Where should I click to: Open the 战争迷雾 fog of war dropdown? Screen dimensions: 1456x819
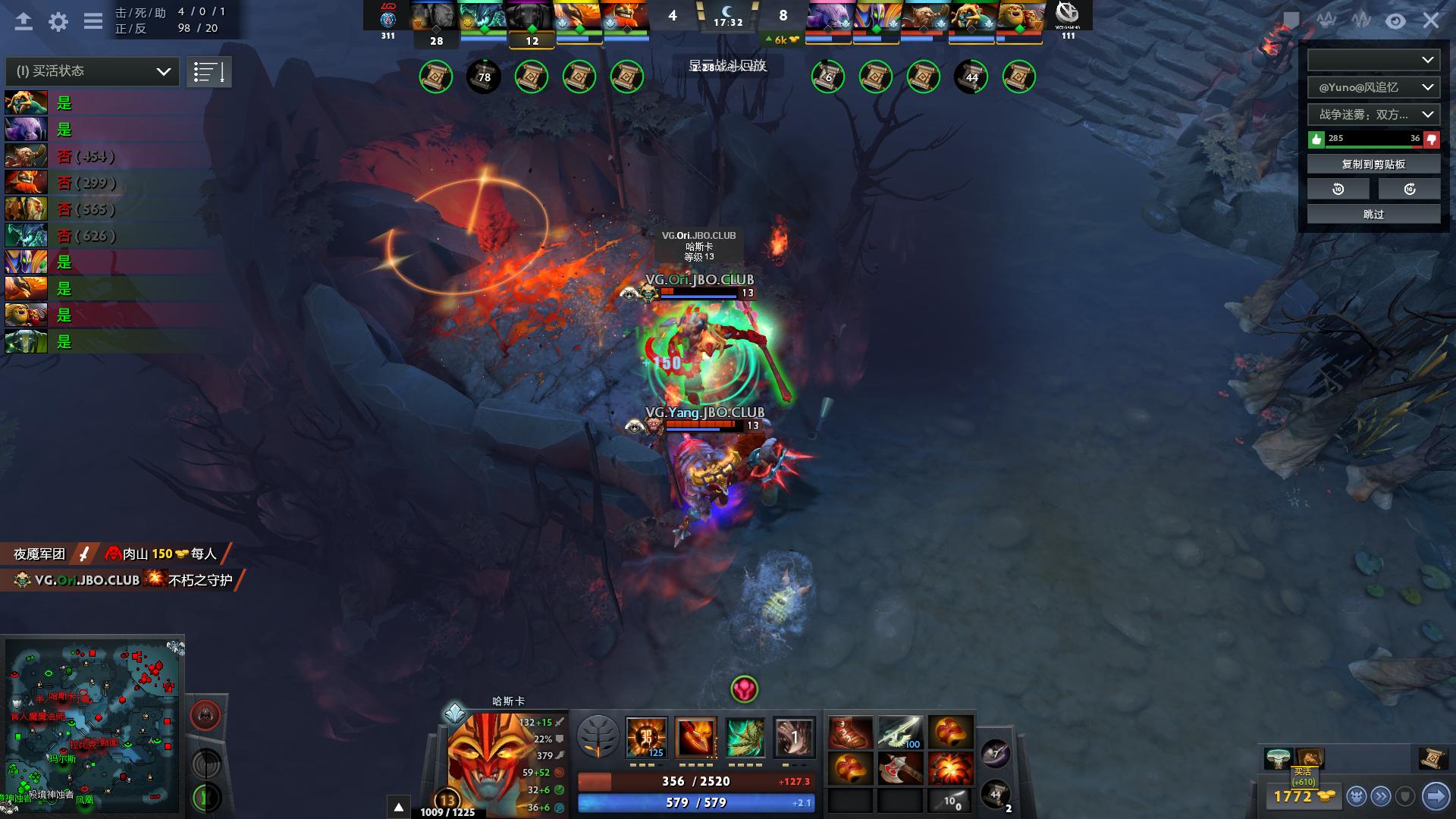tap(1373, 115)
